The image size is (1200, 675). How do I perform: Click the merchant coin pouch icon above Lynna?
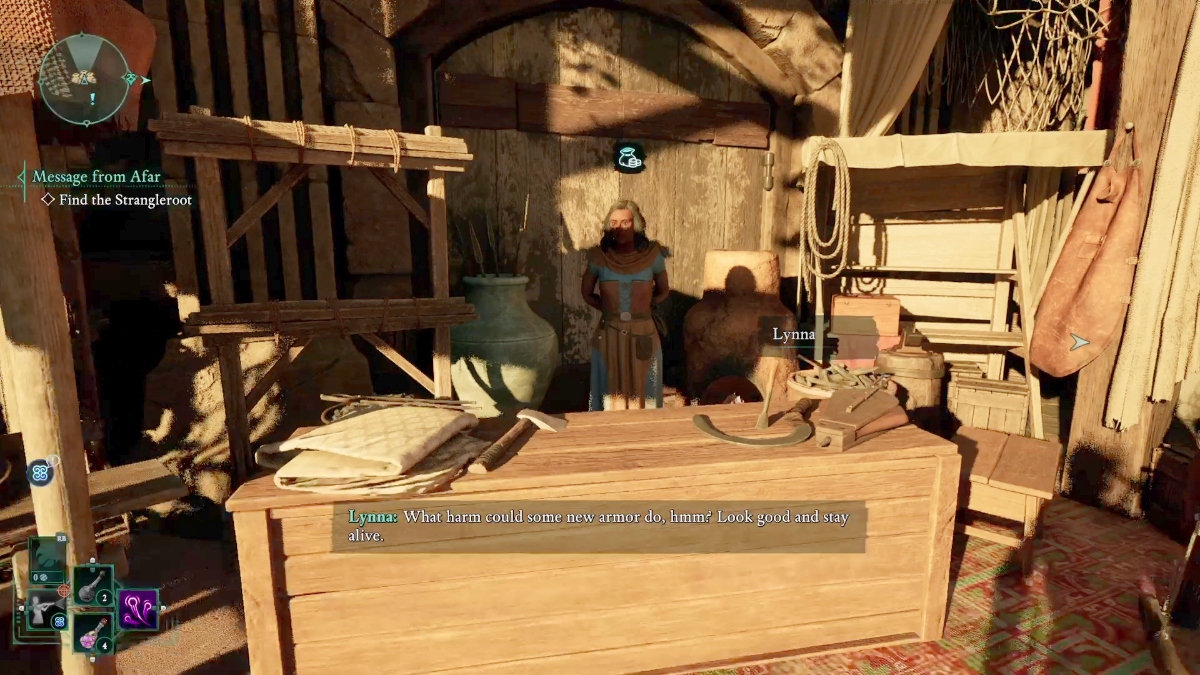629,157
